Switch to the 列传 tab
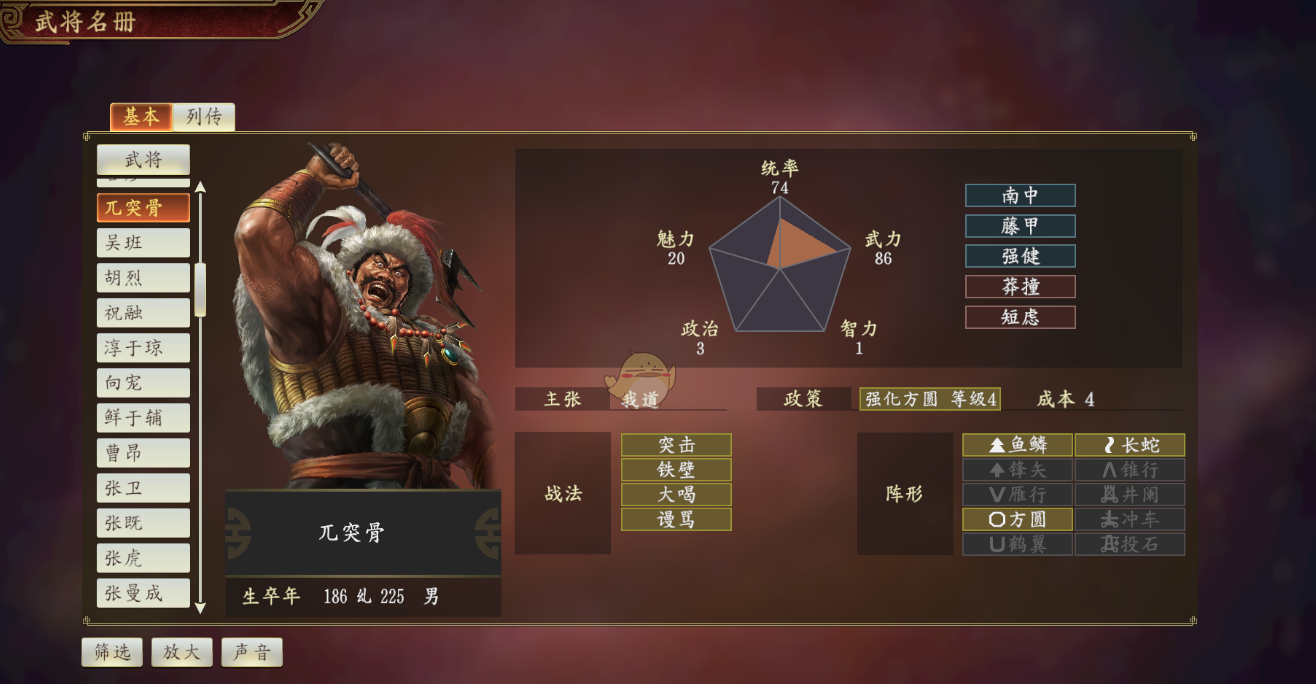Image resolution: width=1316 pixels, height=684 pixels. (x=204, y=117)
